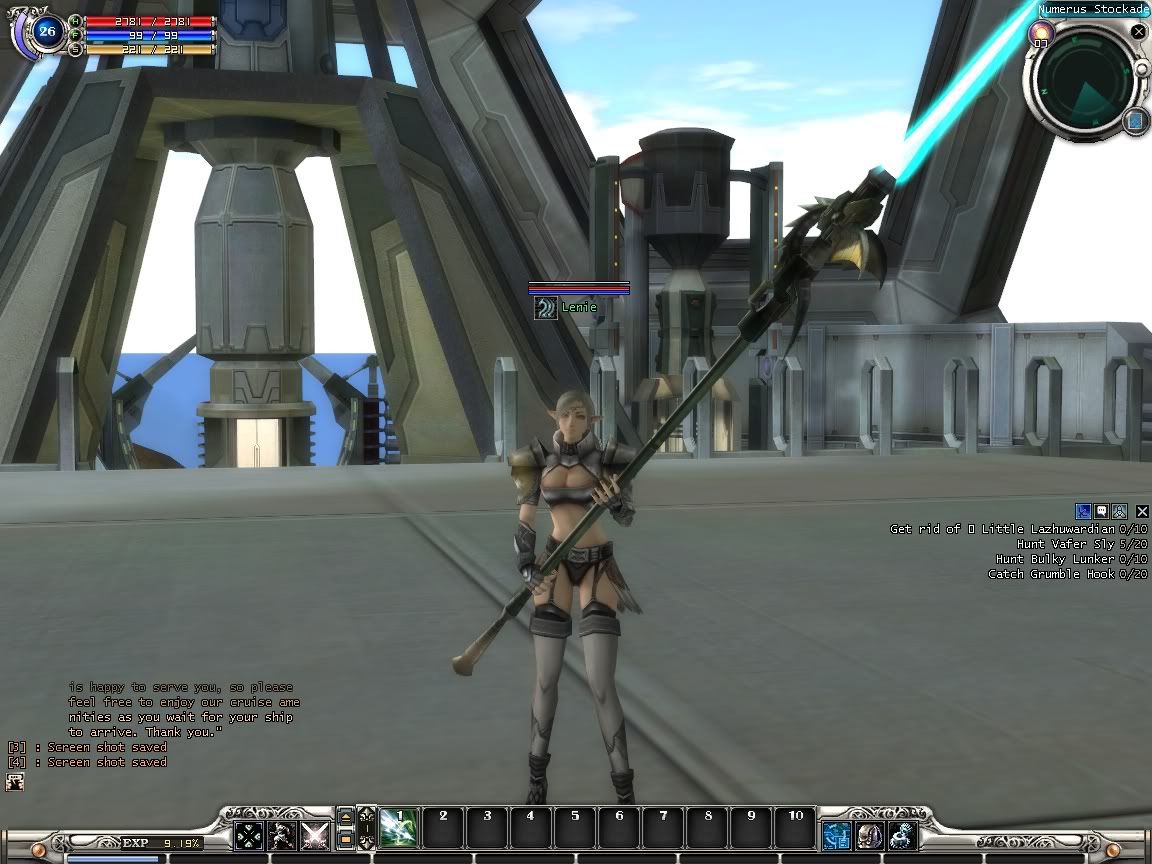
Task: Select the Catch Grumble Hook quest entry
Action: pyautogui.click(x=1067, y=574)
